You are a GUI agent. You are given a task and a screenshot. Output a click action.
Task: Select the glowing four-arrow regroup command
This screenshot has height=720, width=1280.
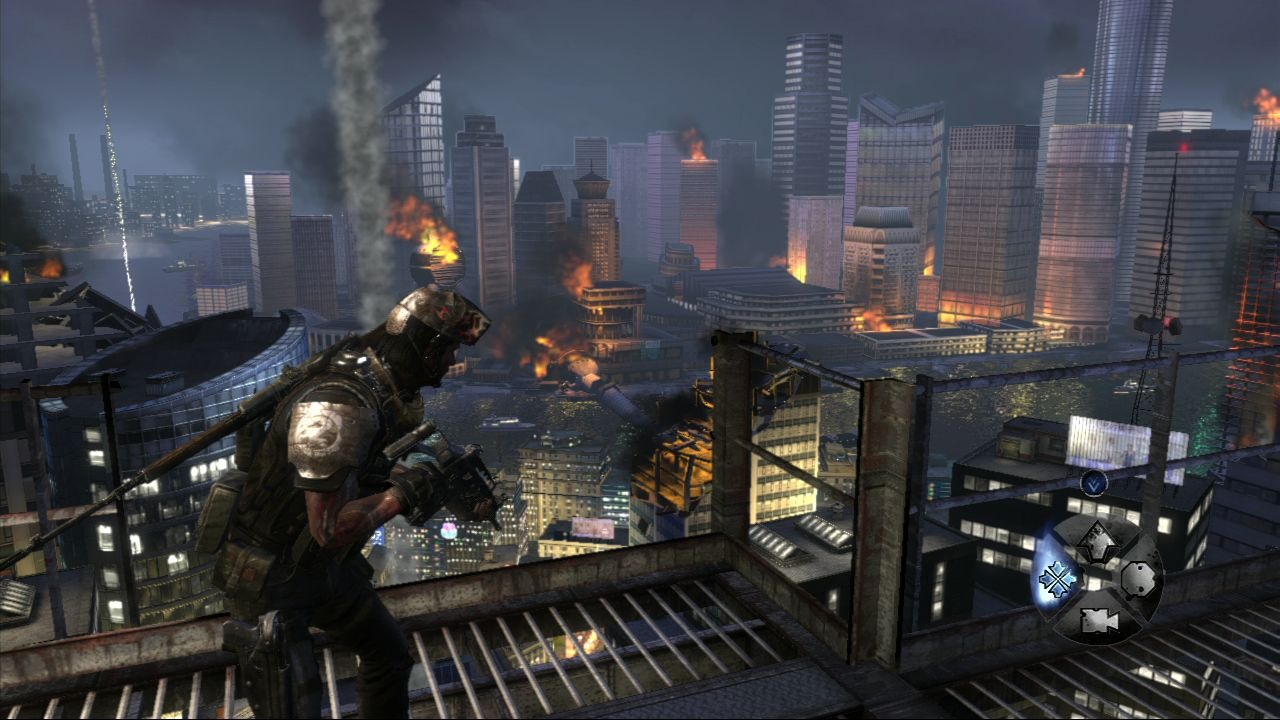pyautogui.click(x=1056, y=578)
